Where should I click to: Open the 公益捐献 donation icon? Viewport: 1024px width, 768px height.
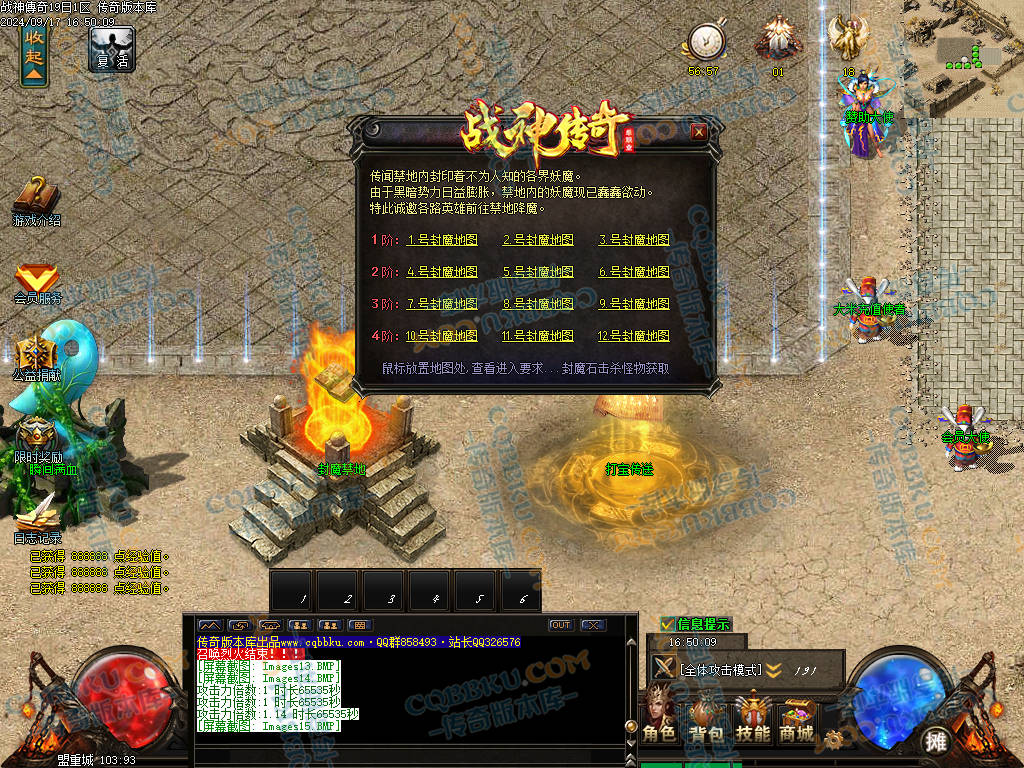(37, 357)
